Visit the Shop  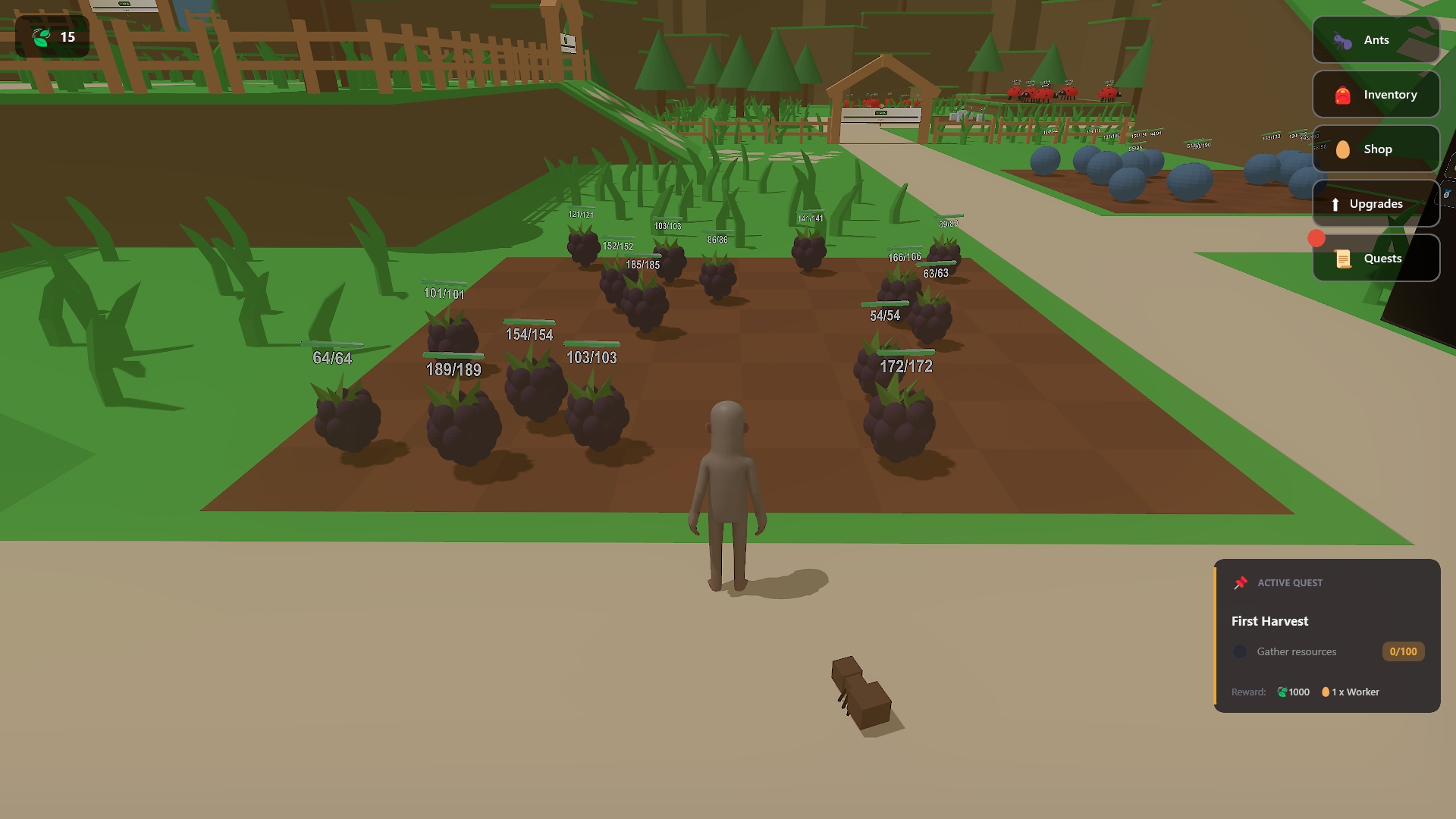pyautogui.click(x=1376, y=149)
